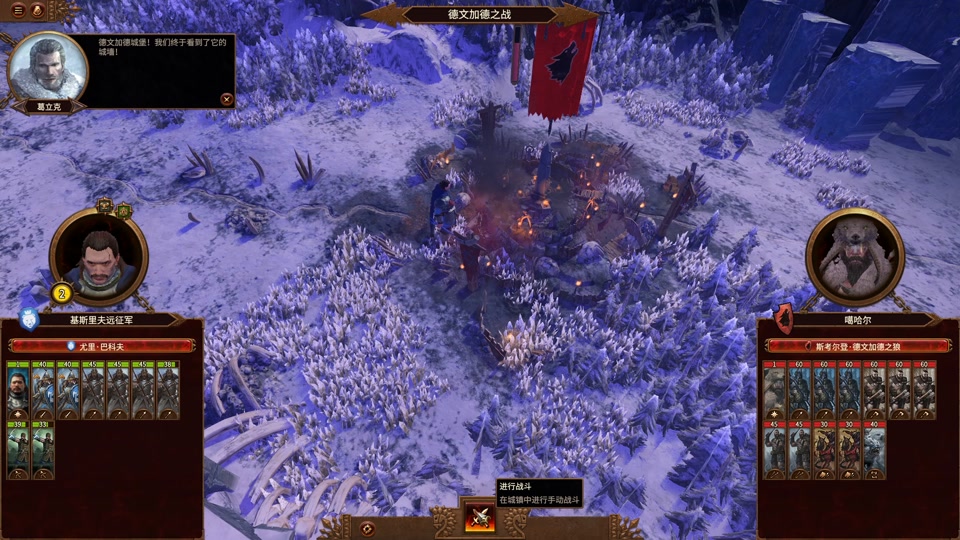
Task: Click the red wolf faction emblem
Action: tap(784, 320)
